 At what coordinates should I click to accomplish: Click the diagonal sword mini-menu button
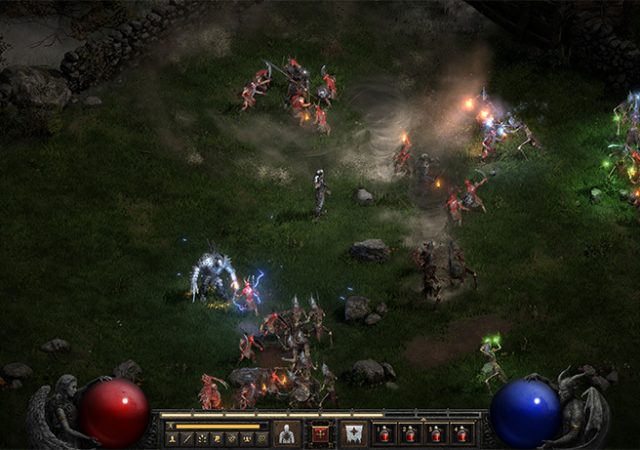pos(188,438)
